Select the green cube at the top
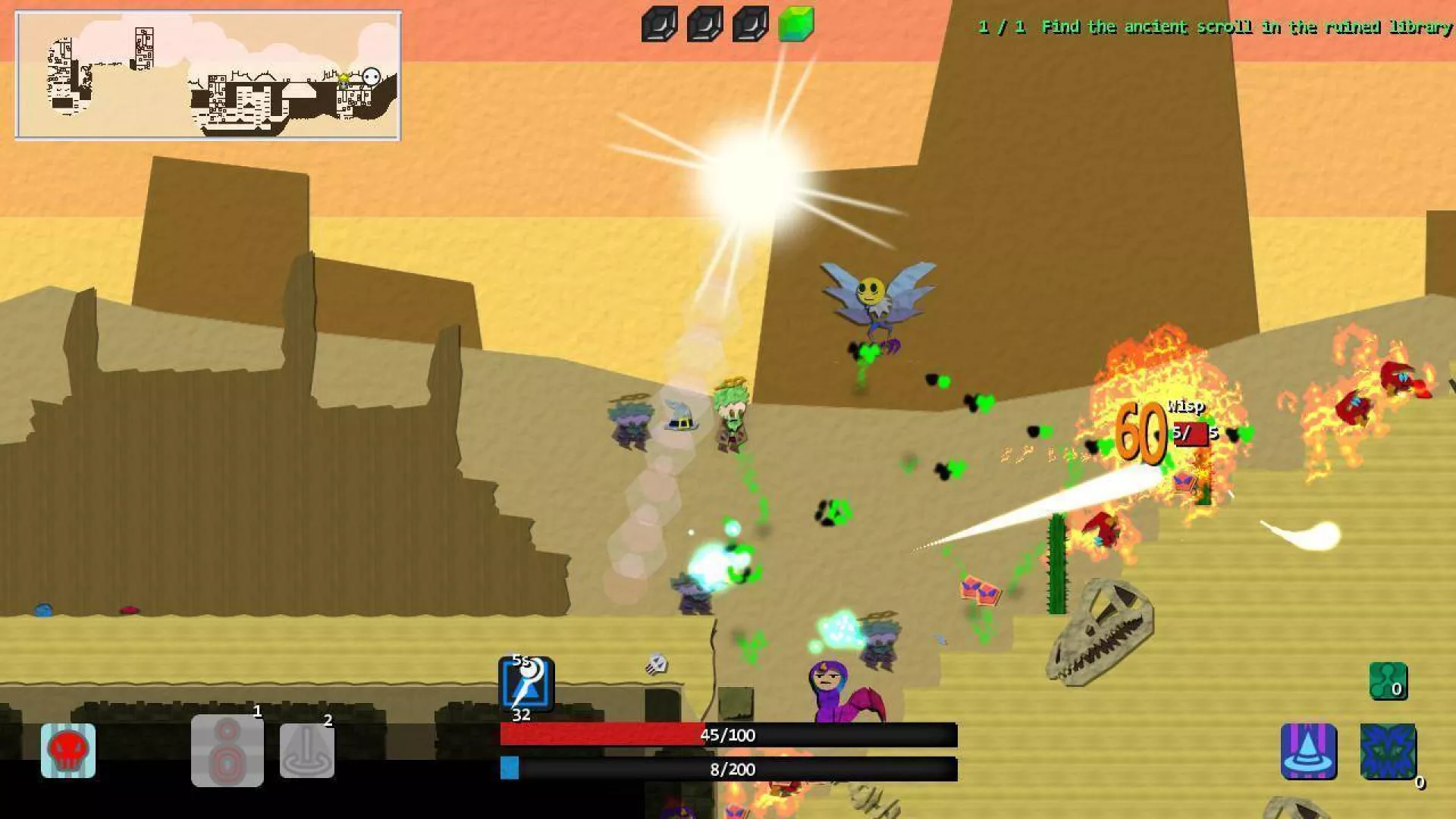 795,24
